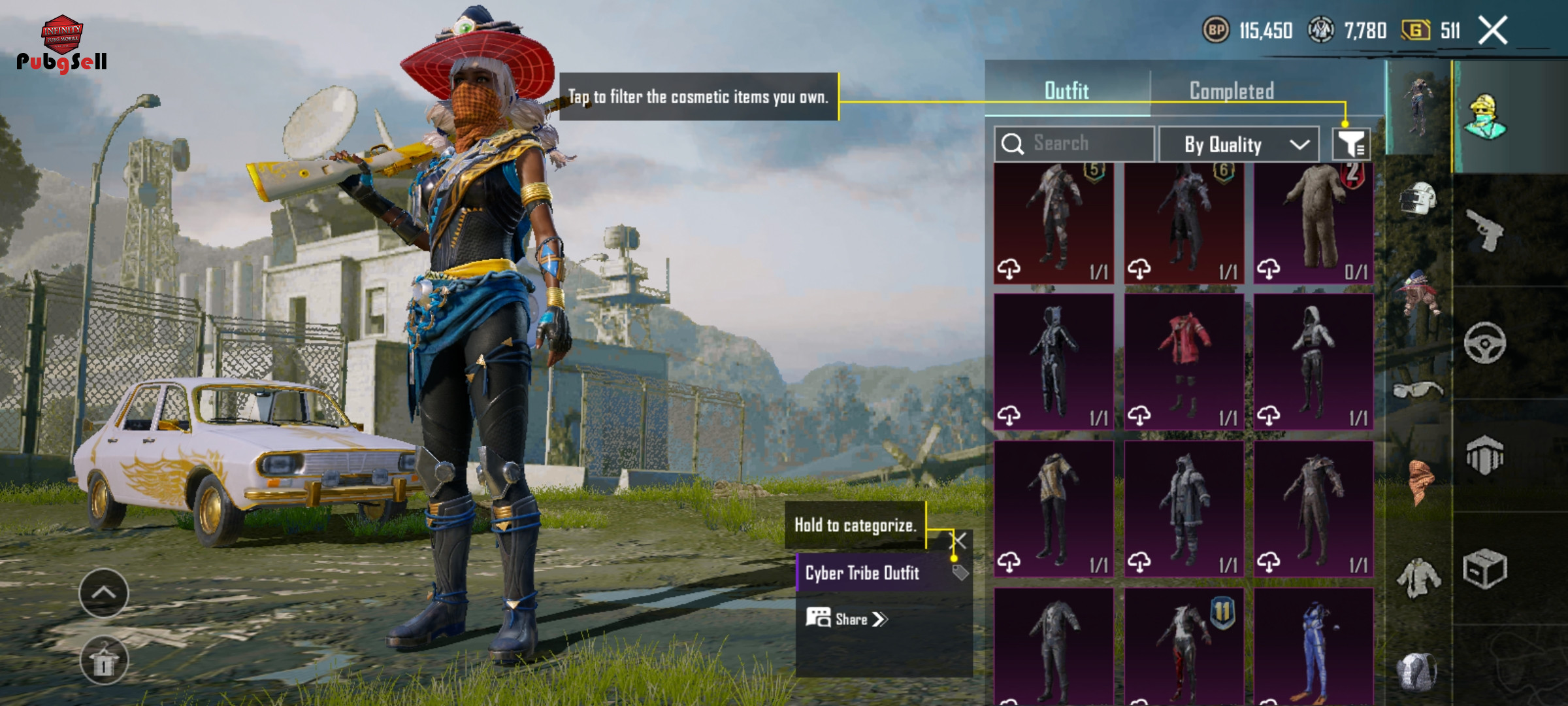Click the trash bin remove button
The height and width of the screenshot is (706, 1568).
tap(104, 660)
